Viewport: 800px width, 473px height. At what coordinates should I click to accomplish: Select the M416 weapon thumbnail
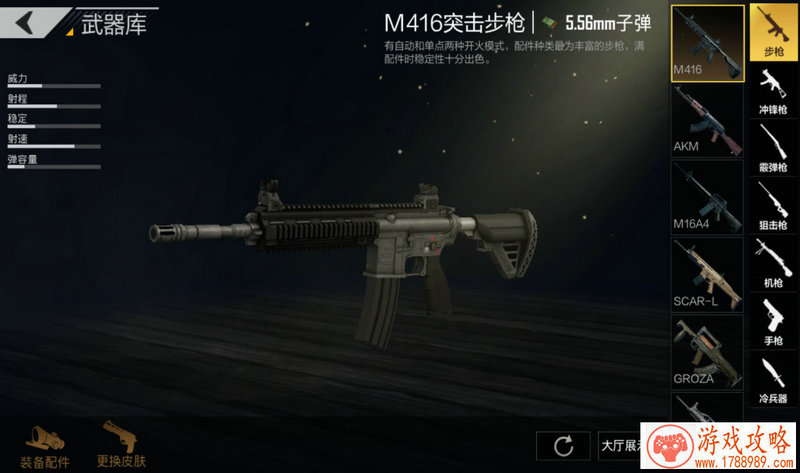707,43
